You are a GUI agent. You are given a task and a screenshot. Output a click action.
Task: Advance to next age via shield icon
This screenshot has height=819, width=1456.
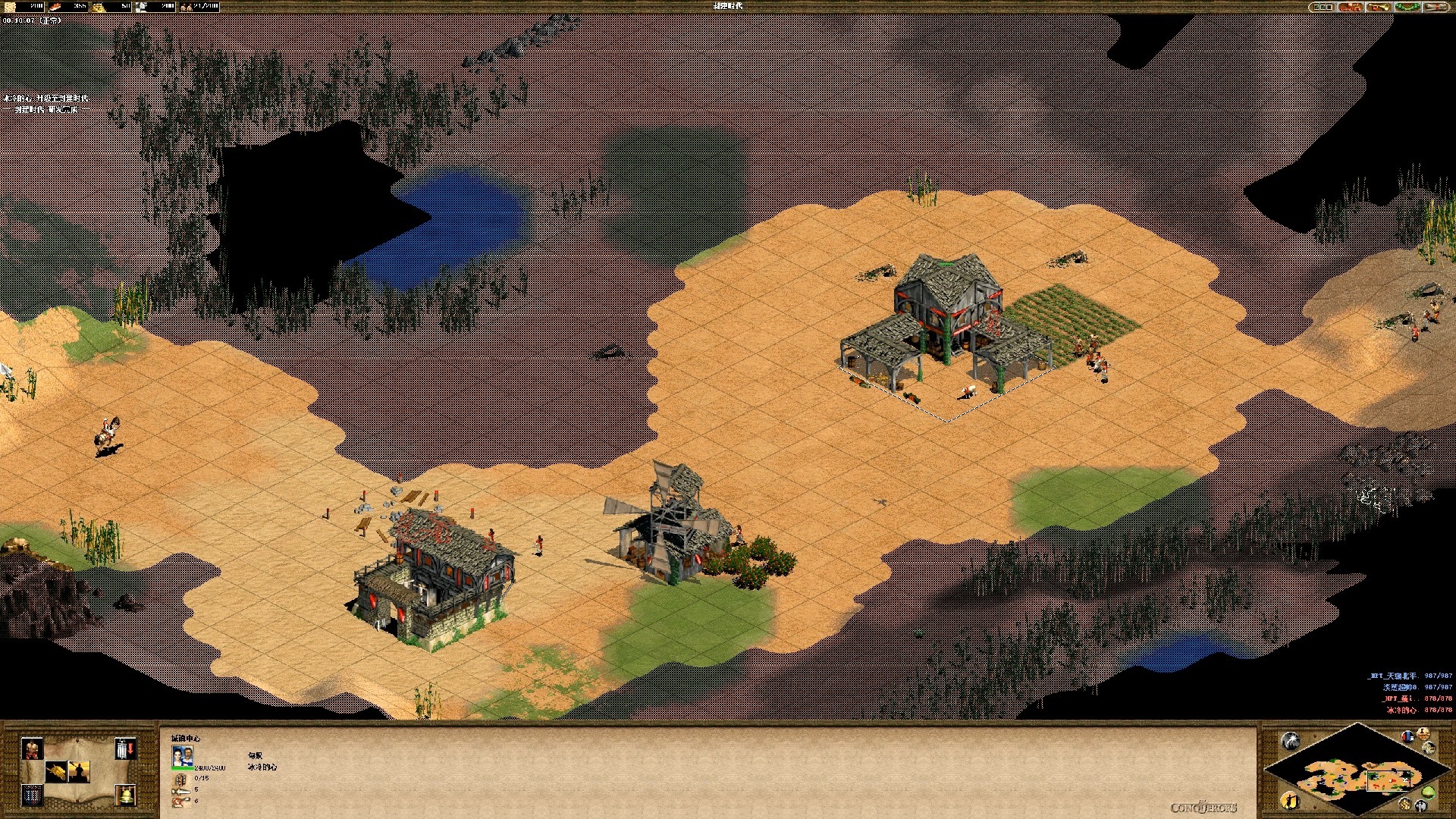click(32, 795)
